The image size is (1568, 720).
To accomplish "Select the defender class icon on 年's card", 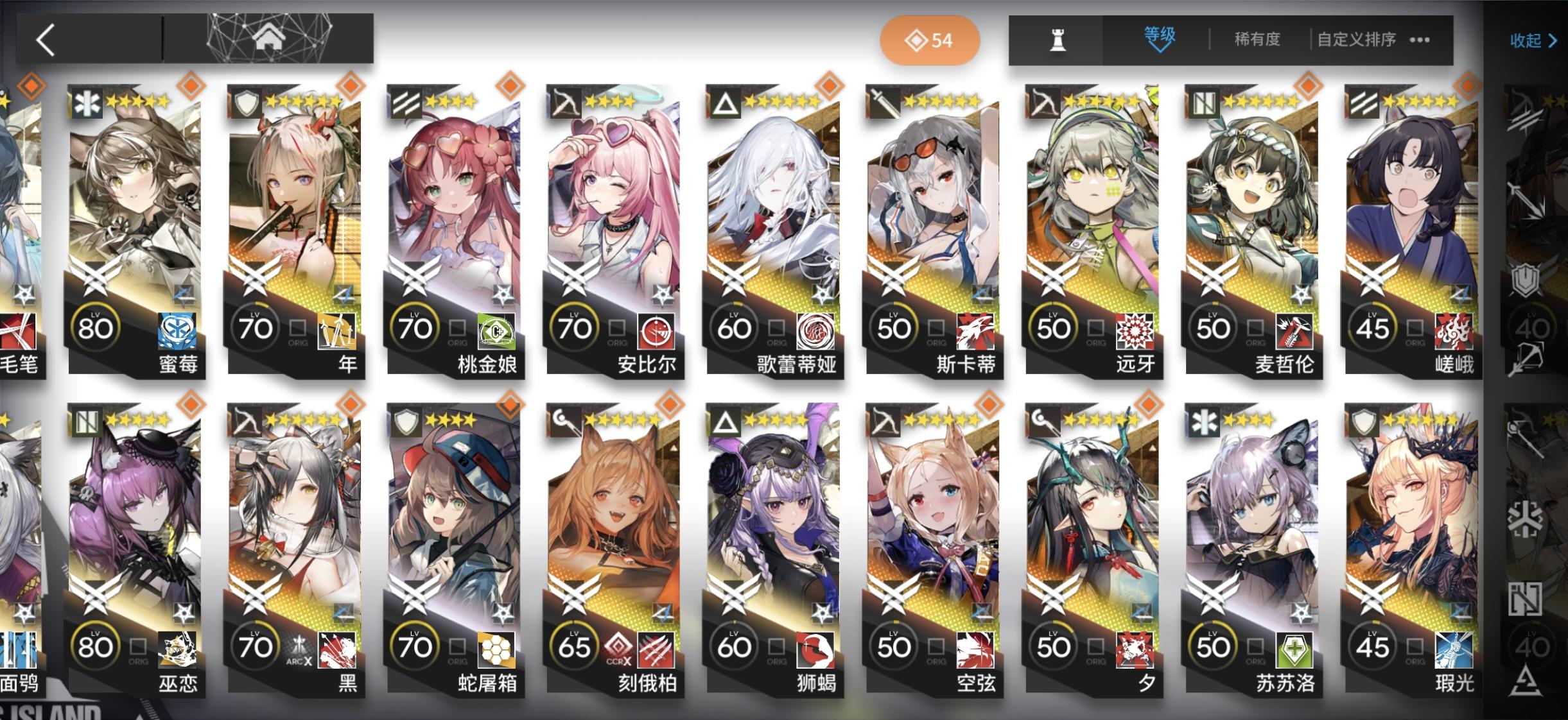I will pyautogui.click(x=246, y=103).
